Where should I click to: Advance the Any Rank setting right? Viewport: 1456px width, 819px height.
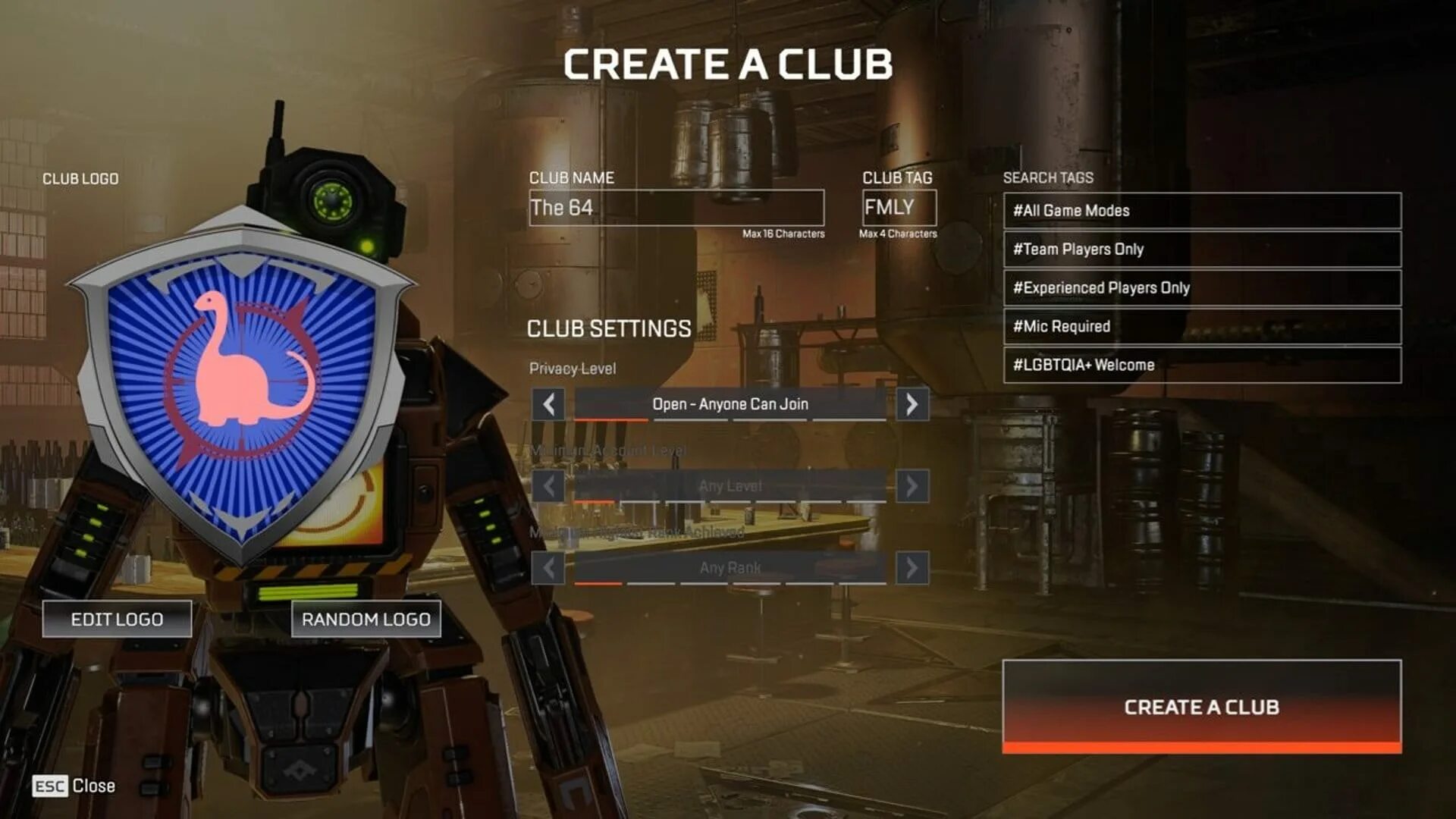pyautogui.click(x=912, y=567)
